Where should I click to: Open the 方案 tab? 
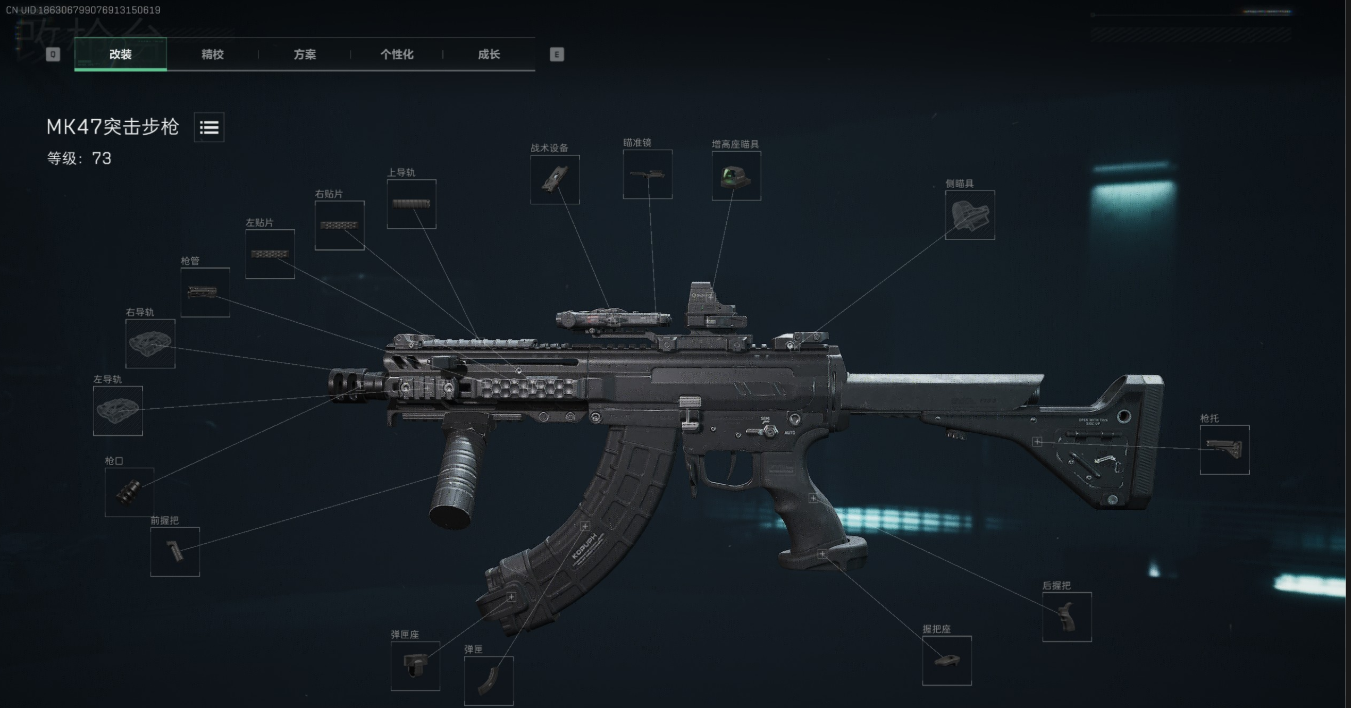point(304,55)
